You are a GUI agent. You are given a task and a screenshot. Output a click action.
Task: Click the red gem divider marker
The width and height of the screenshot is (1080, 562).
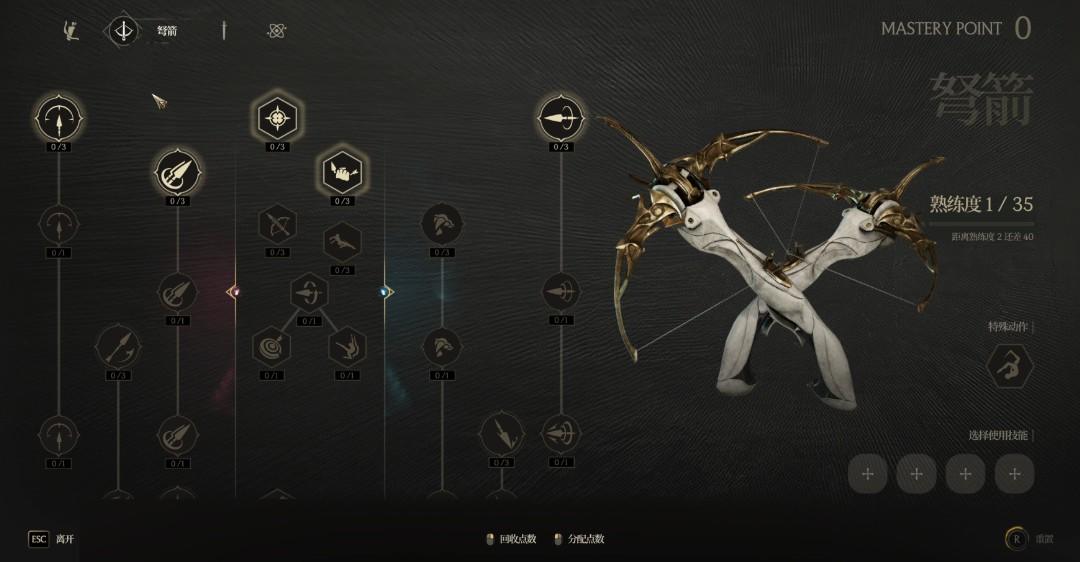pyautogui.click(x=234, y=292)
